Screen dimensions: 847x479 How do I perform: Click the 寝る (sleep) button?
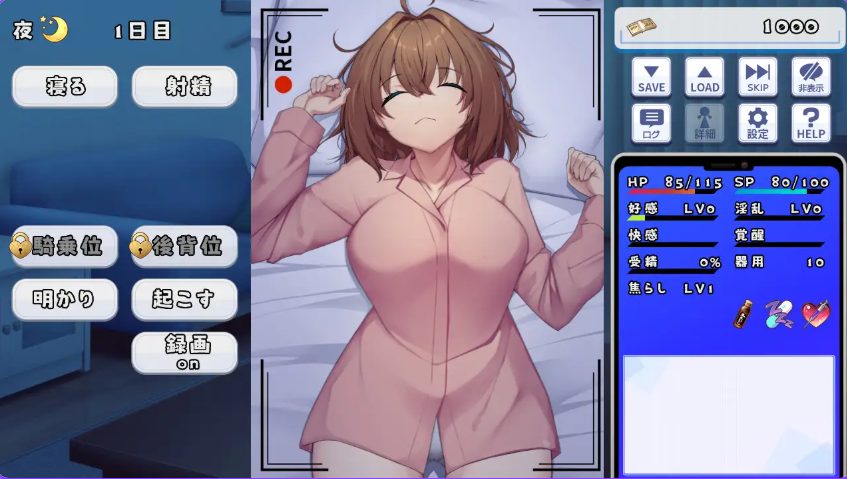[65, 87]
